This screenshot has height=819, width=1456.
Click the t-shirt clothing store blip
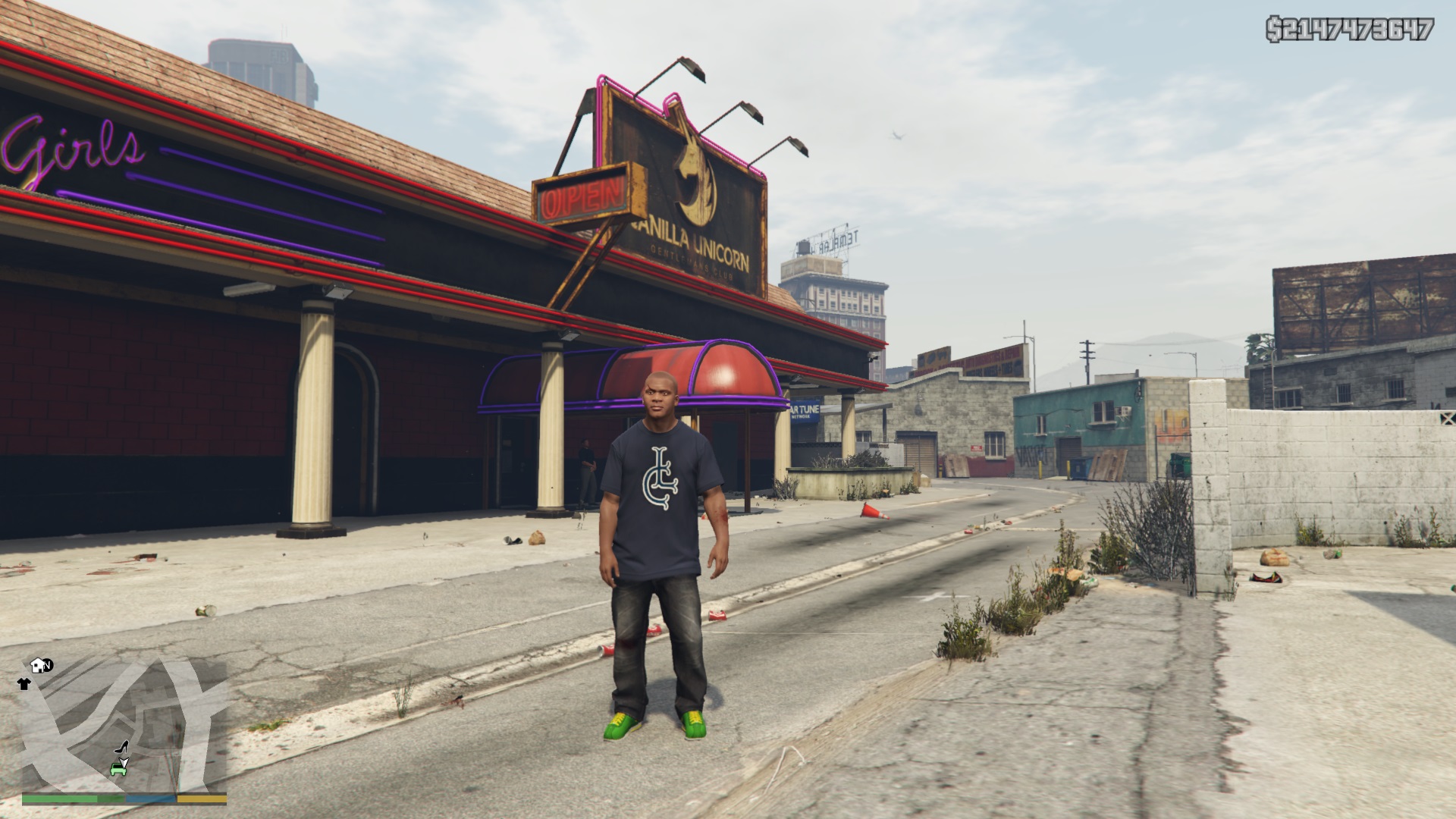click(x=24, y=684)
